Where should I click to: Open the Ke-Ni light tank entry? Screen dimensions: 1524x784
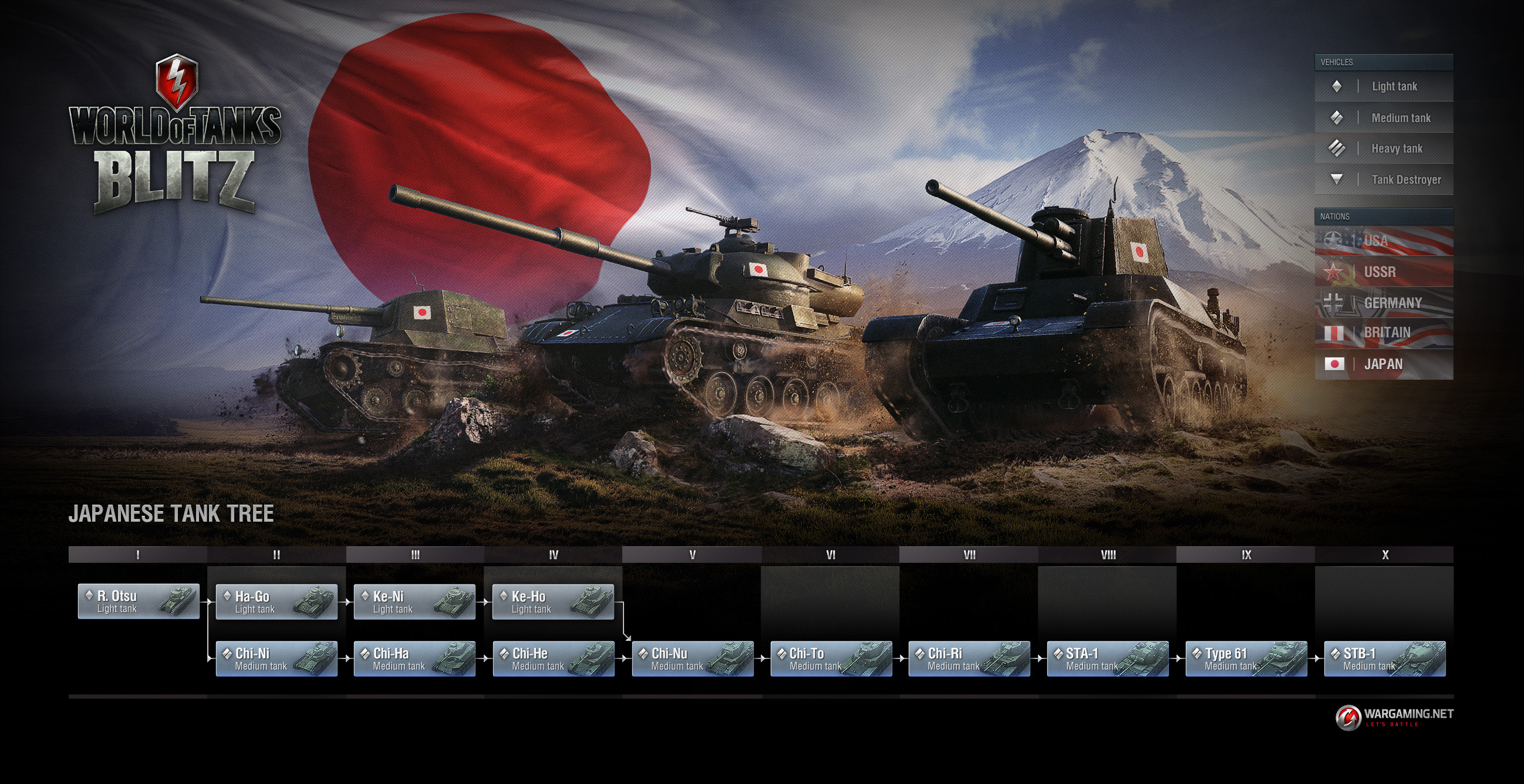pyautogui.click(x=414, y=602)
